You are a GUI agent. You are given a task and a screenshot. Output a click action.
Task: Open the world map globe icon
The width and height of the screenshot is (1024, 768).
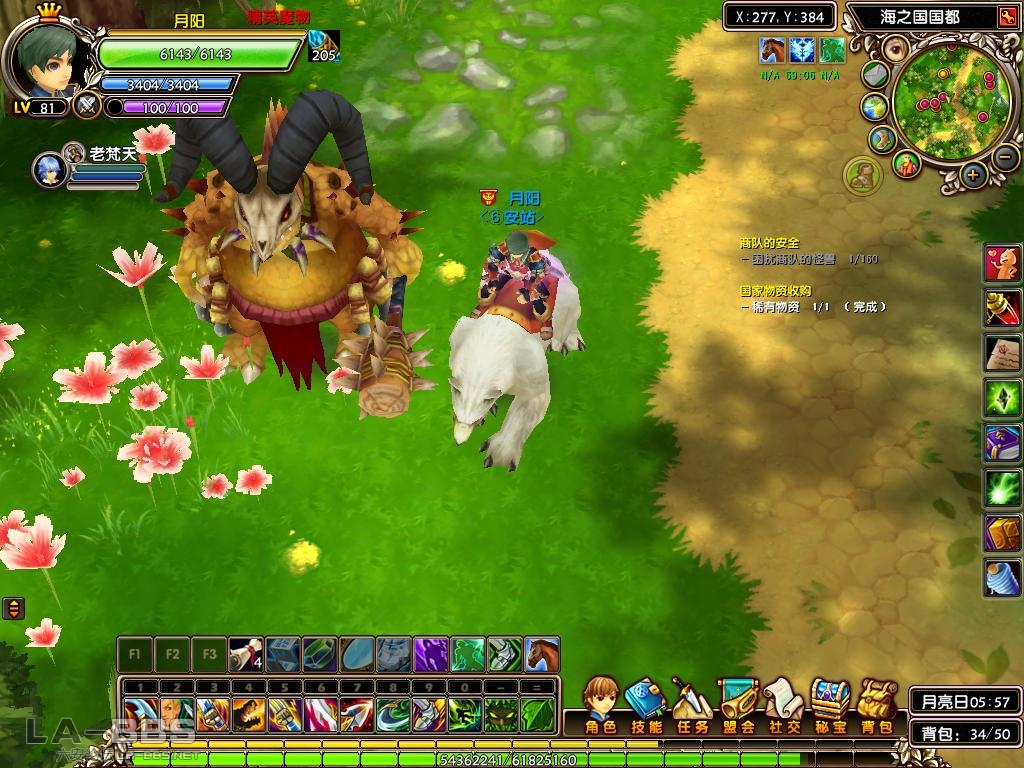pos(874,106)
